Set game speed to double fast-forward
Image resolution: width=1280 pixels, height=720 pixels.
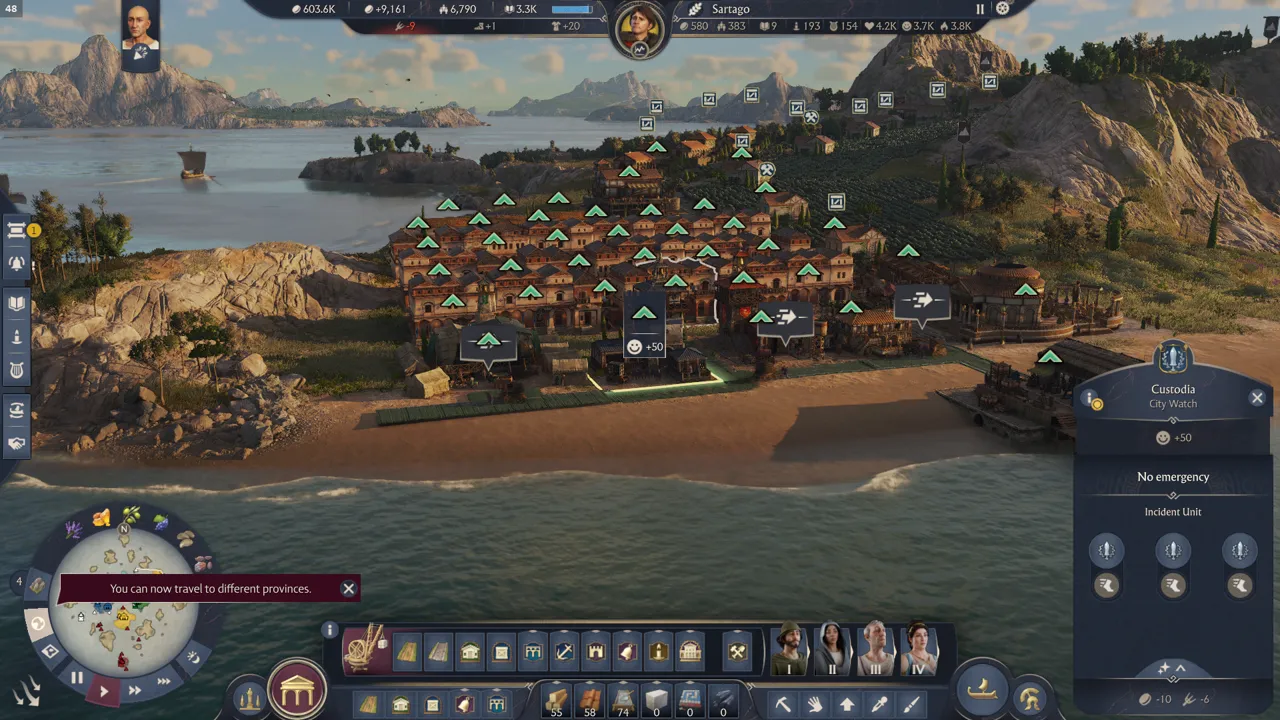click(134, 690)
